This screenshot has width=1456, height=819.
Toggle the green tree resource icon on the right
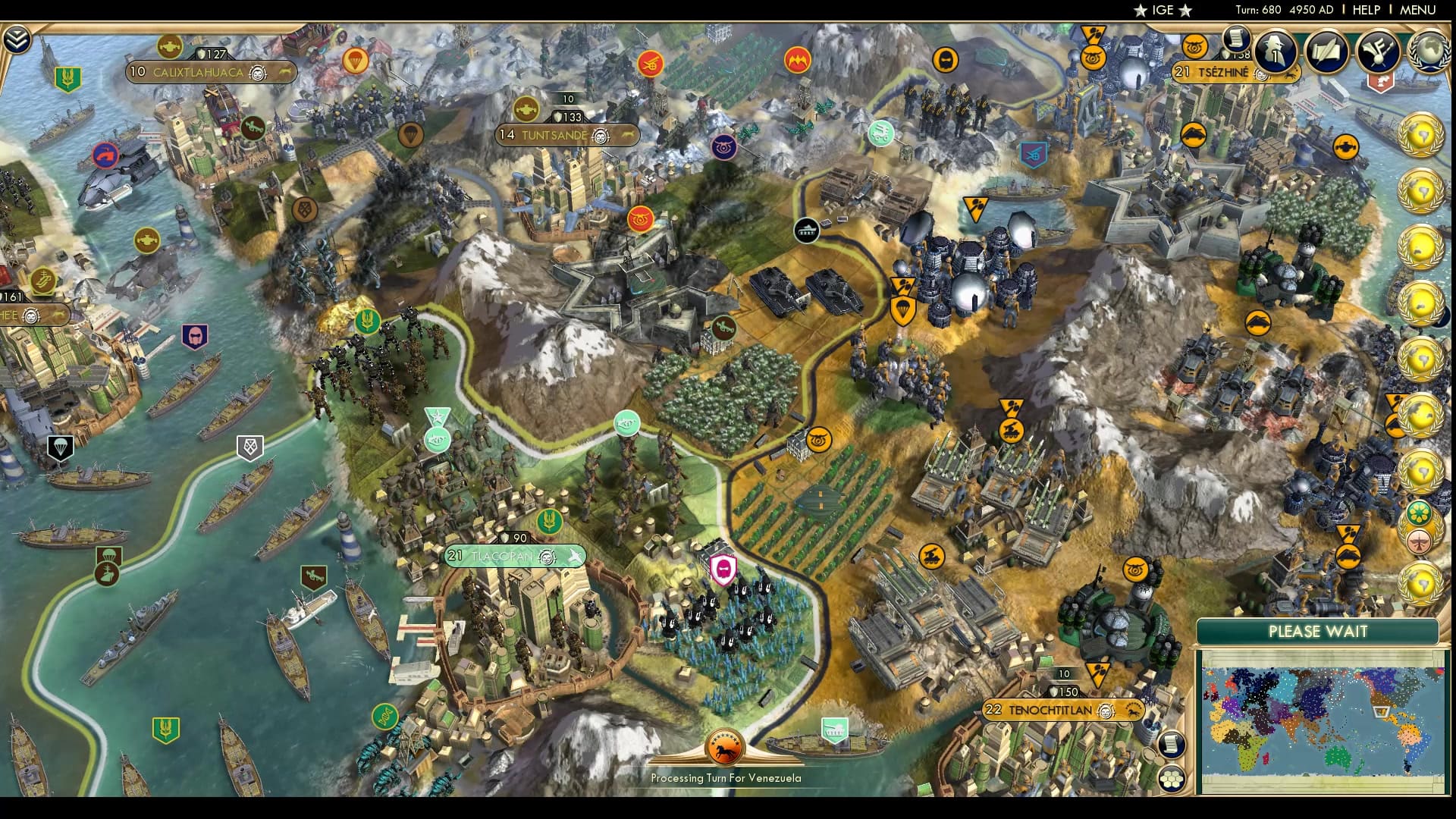1420,512
